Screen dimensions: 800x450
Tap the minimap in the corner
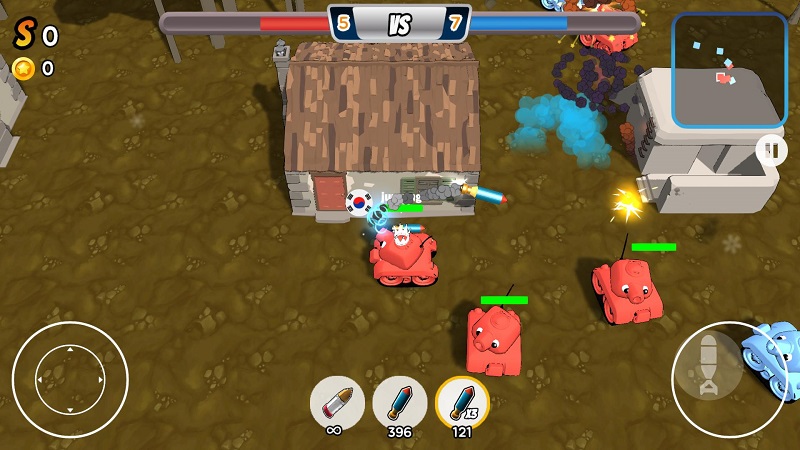click(x=729, y=70)
